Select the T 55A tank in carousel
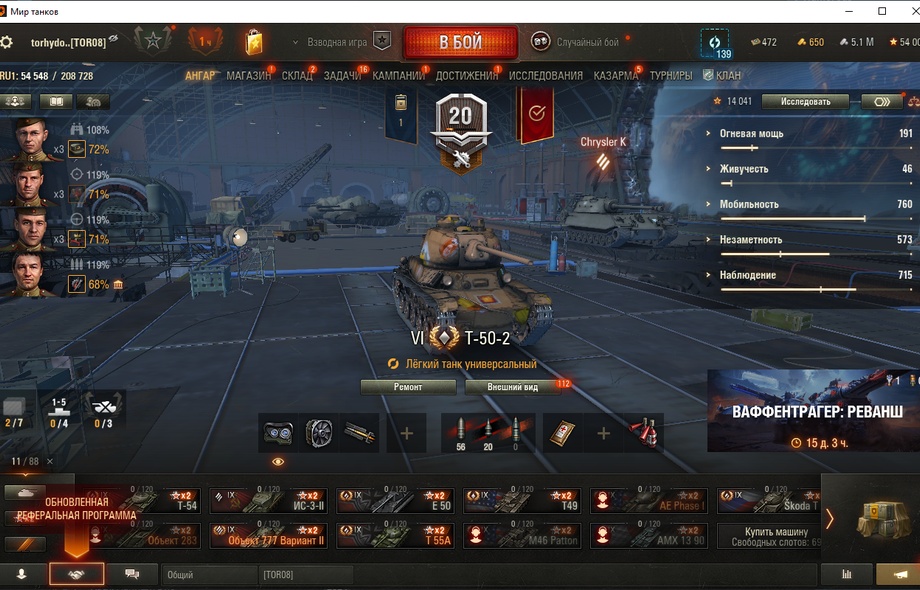Screen dimensions: 920x590 (x=396, y=536)
